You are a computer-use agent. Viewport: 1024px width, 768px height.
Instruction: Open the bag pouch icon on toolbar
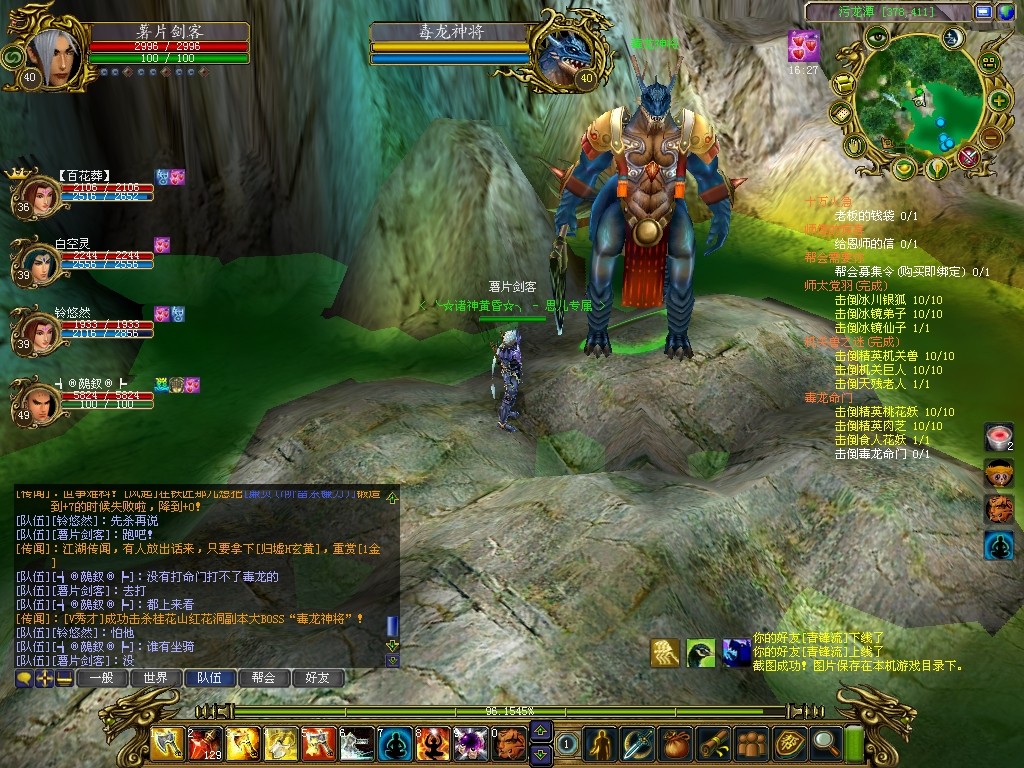tap(675, 742)
